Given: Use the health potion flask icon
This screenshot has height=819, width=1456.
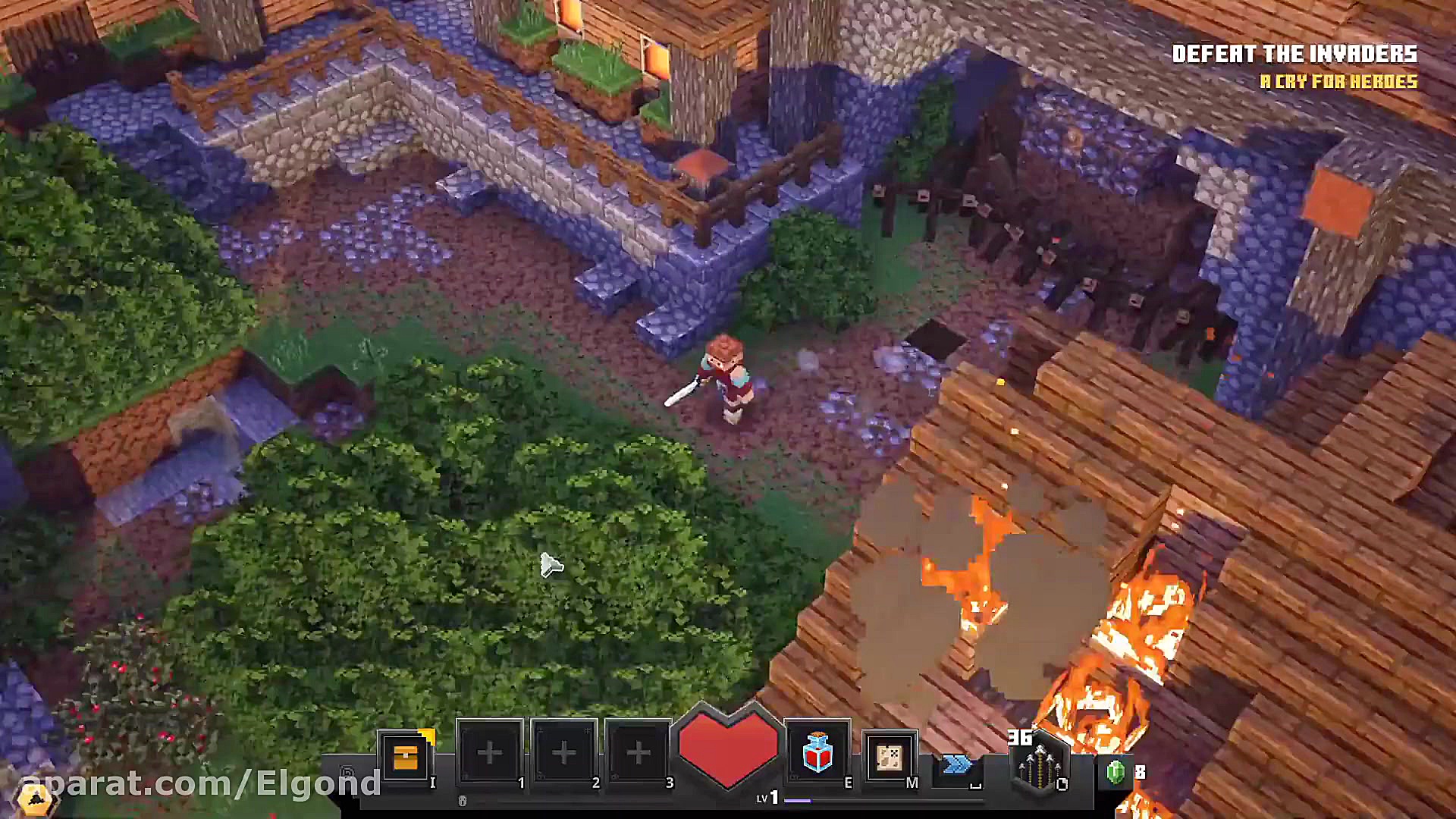Looking at the screenshot, I should tap(817, 752).
